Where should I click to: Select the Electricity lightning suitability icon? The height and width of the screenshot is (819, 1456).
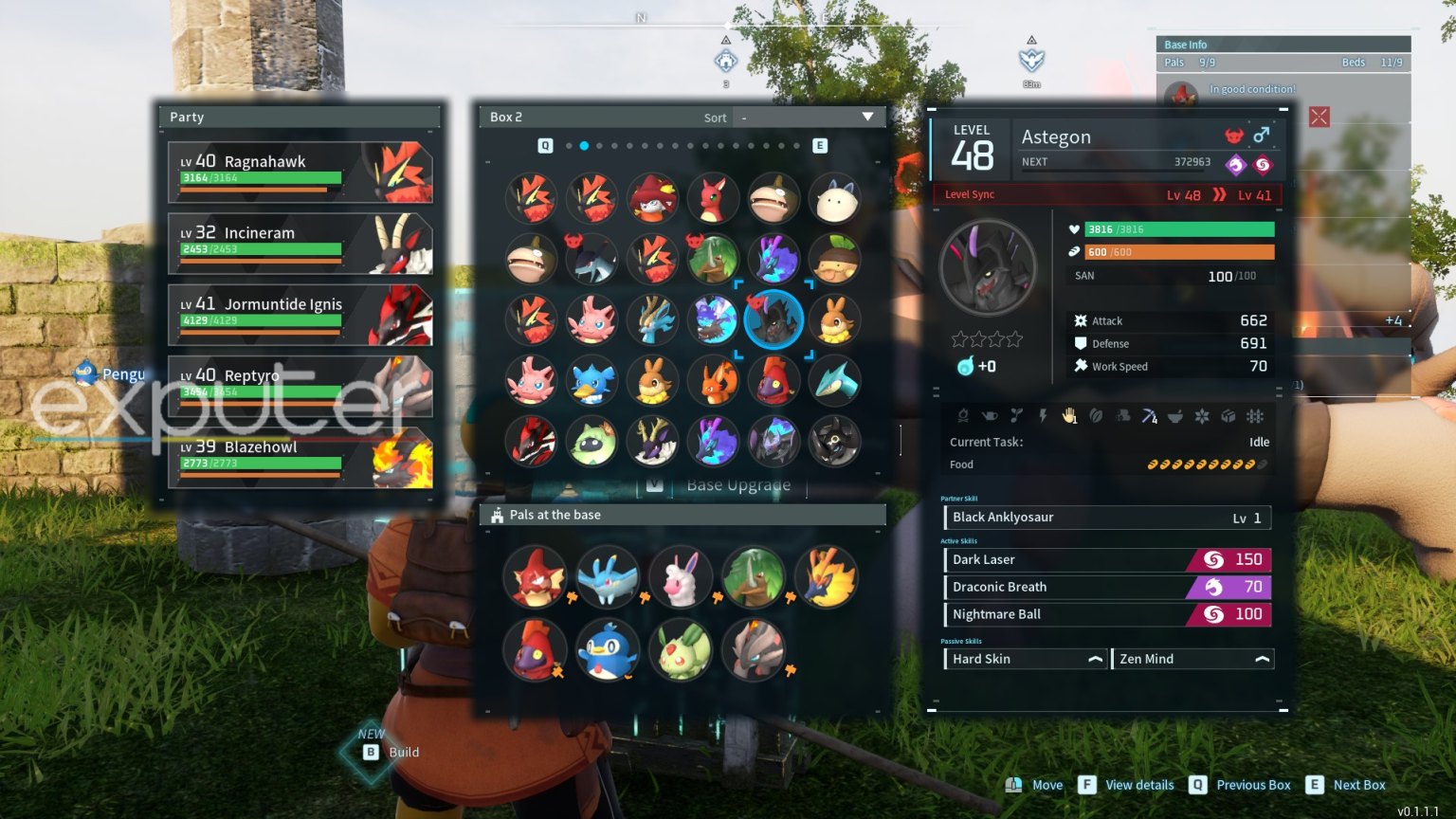click(x=1044, y=416)
